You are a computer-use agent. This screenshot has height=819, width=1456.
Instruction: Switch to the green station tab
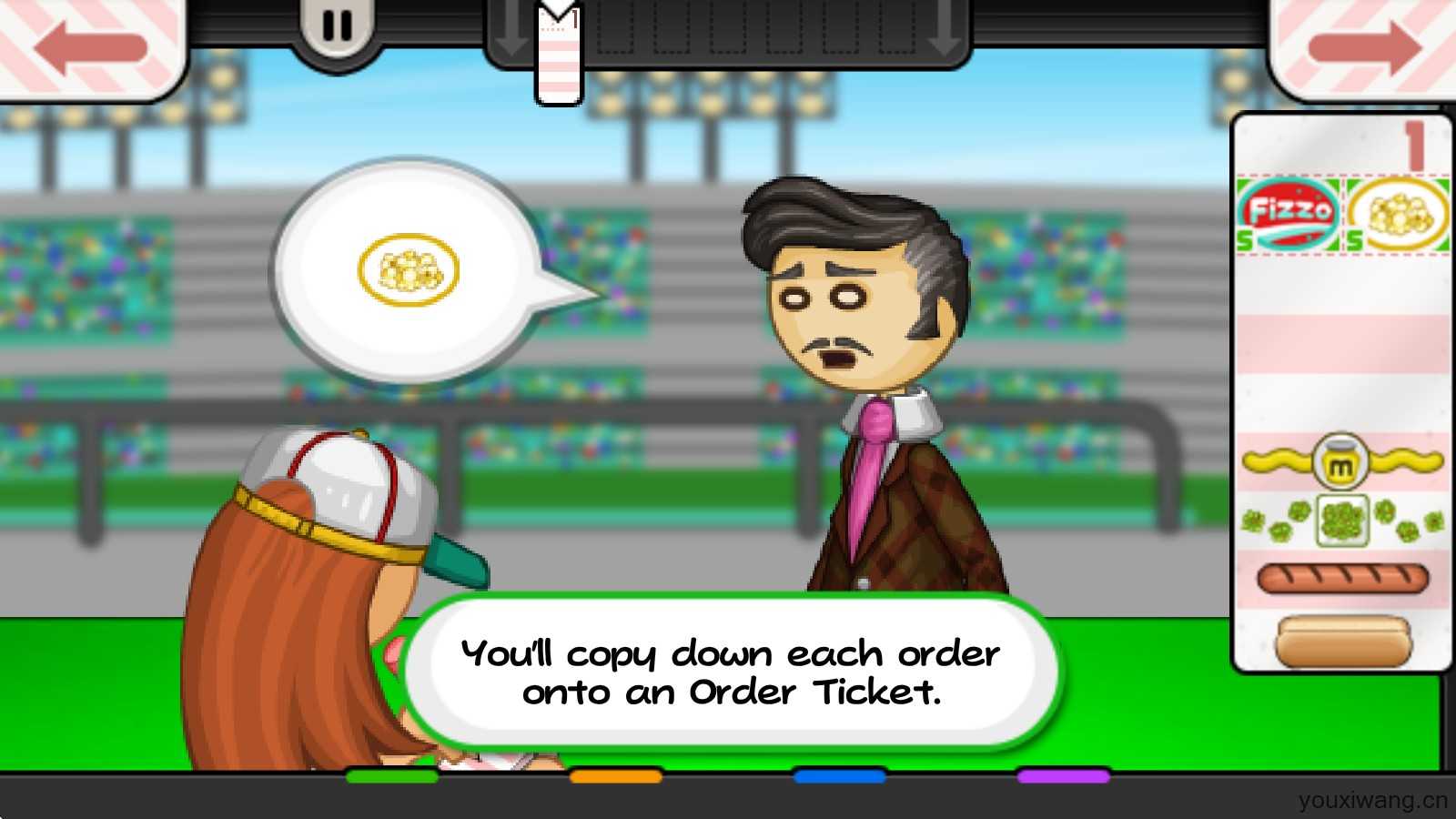[x=392, y=776]
